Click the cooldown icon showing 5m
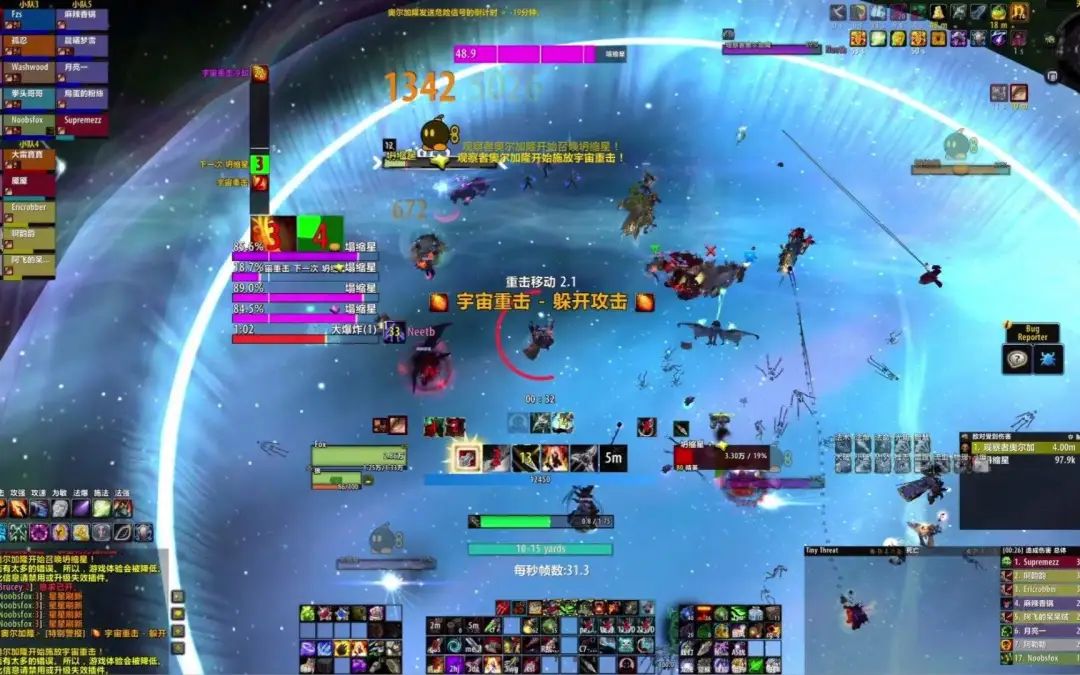 (x=613, y=458)
